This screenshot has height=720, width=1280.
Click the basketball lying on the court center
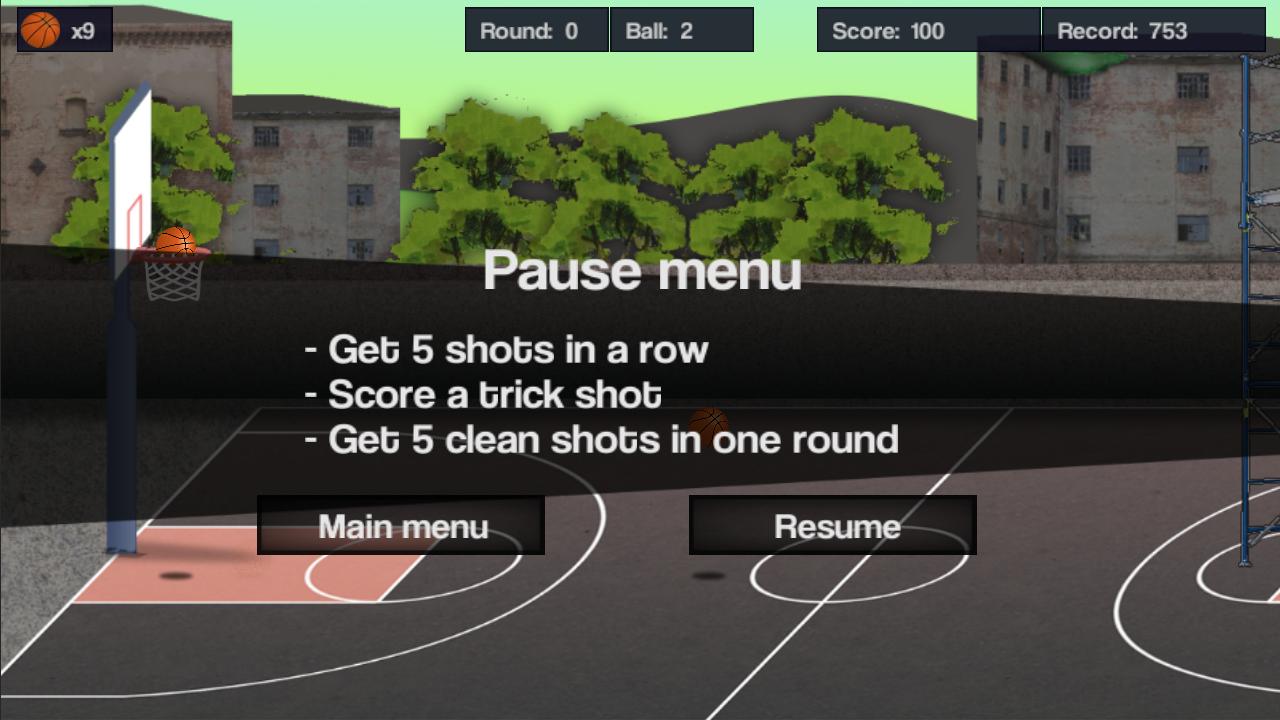[710, 426]
